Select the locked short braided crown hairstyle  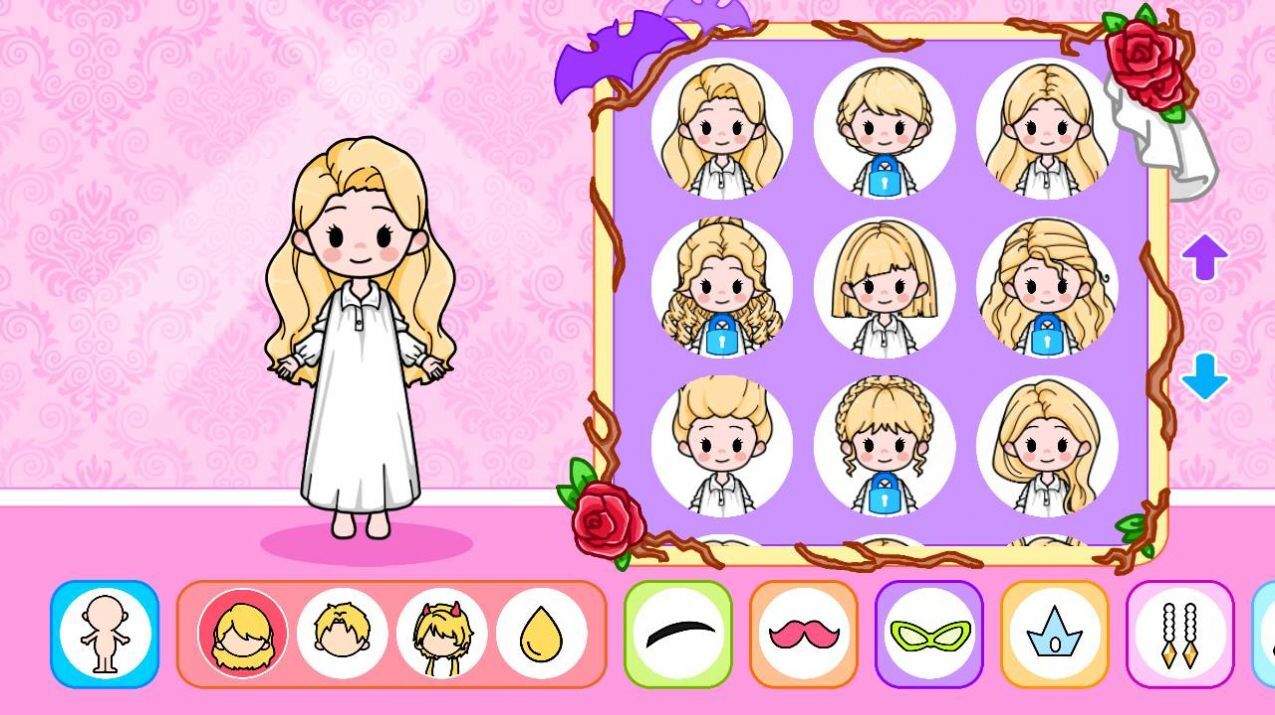[x=884, y=128]
